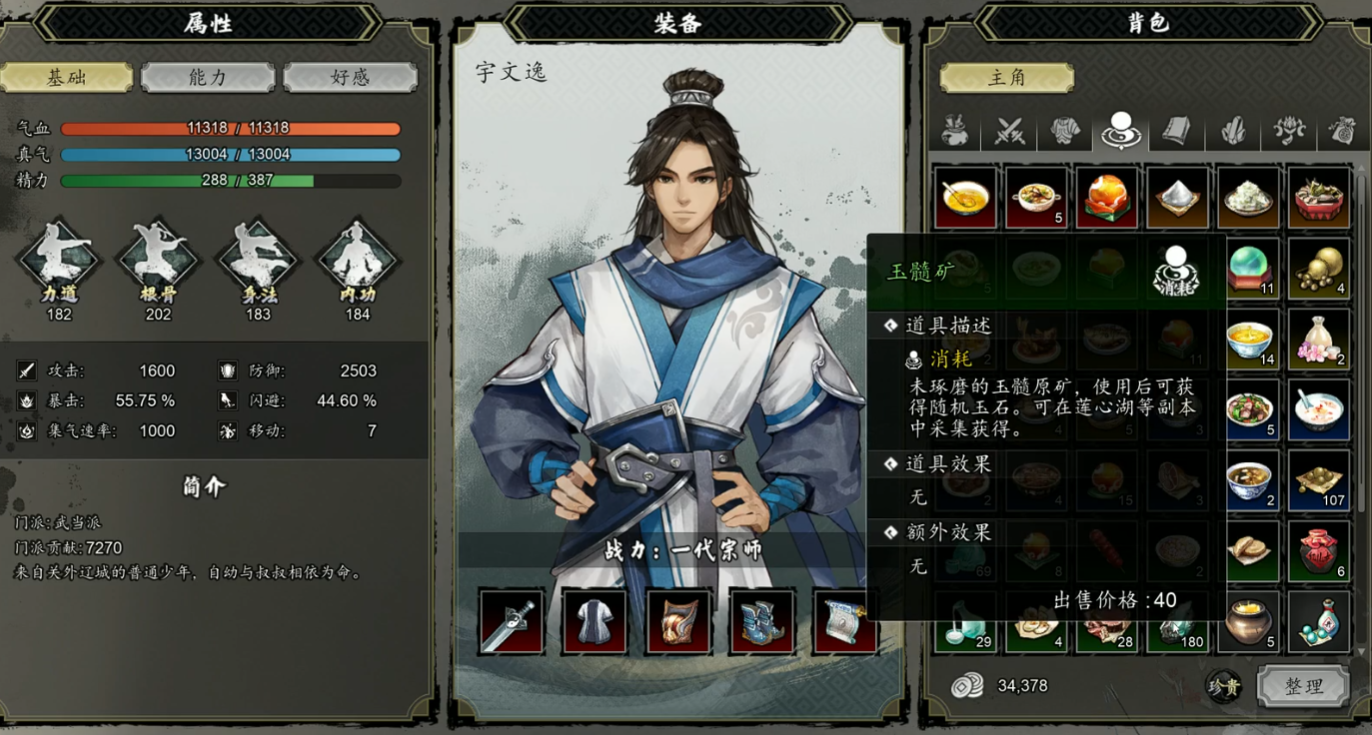Click the equipped blue boots slot
Image resolution: width=1372 pixels, height=735 pixels.
[x=762, y=622]
